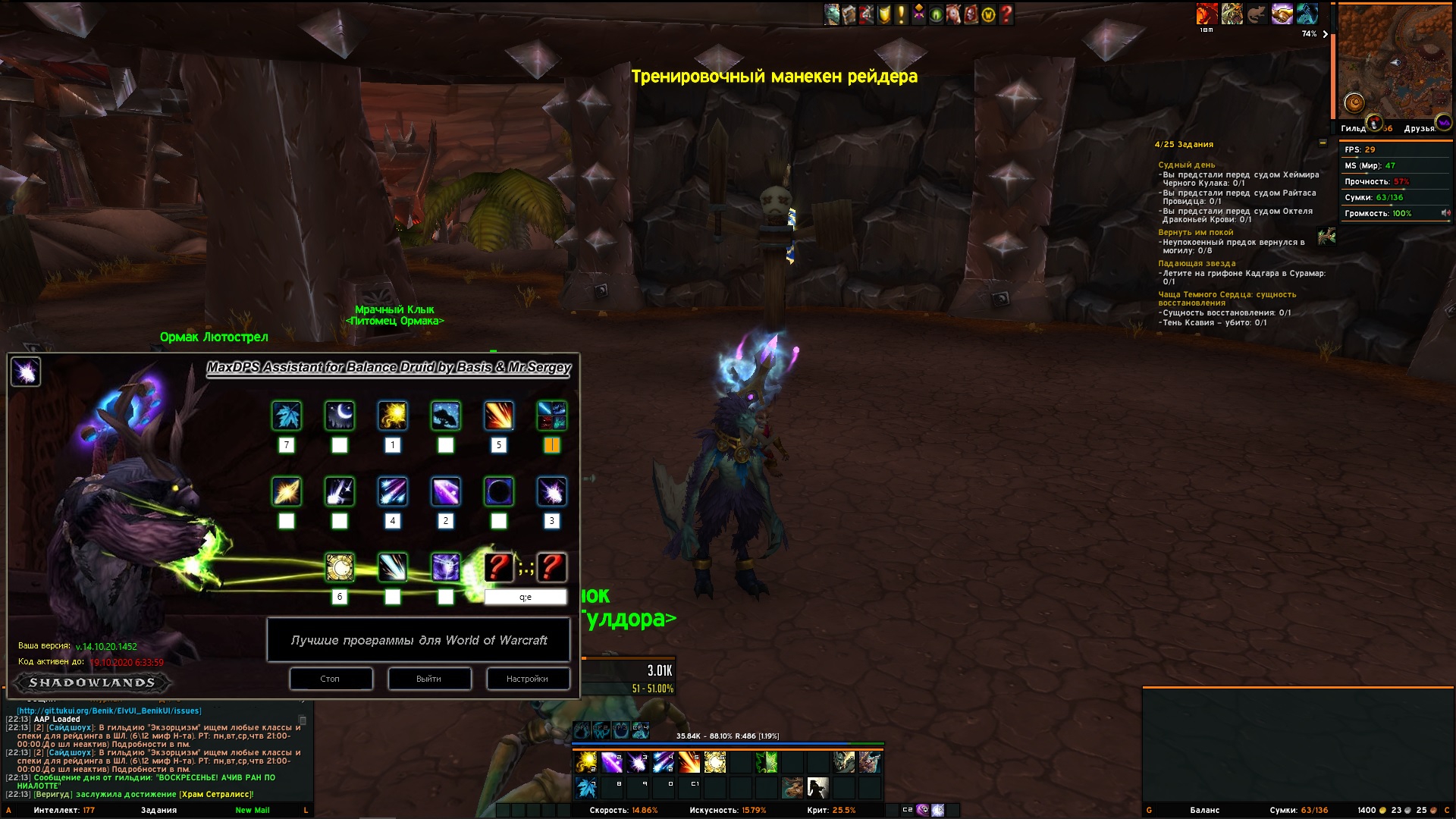The height and width of the screenshot is (819, 1456).
Task: Activate the blue leaf ability on lower bar
Action: 586,788
